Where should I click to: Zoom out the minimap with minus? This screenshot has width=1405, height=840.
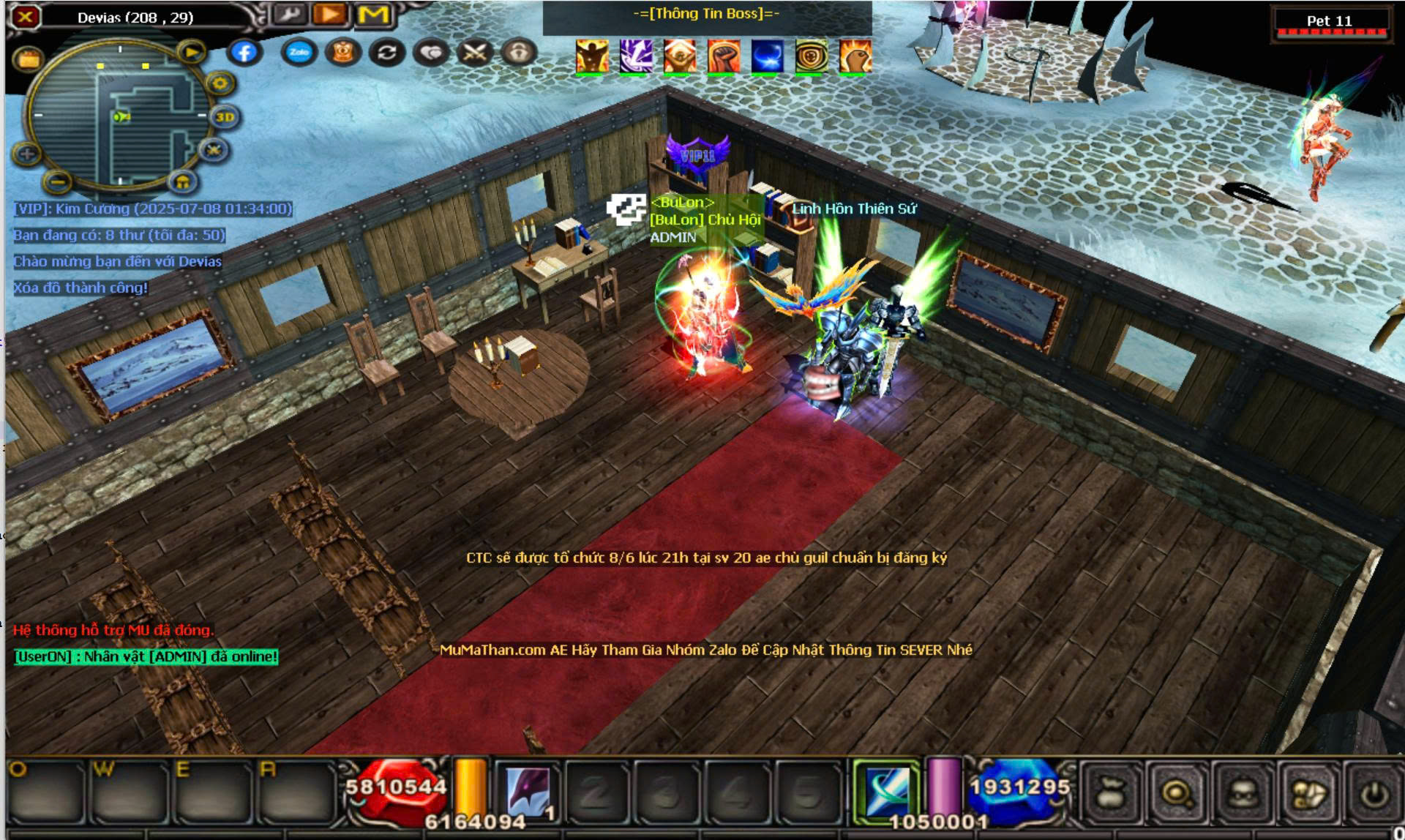pos(59,180)
